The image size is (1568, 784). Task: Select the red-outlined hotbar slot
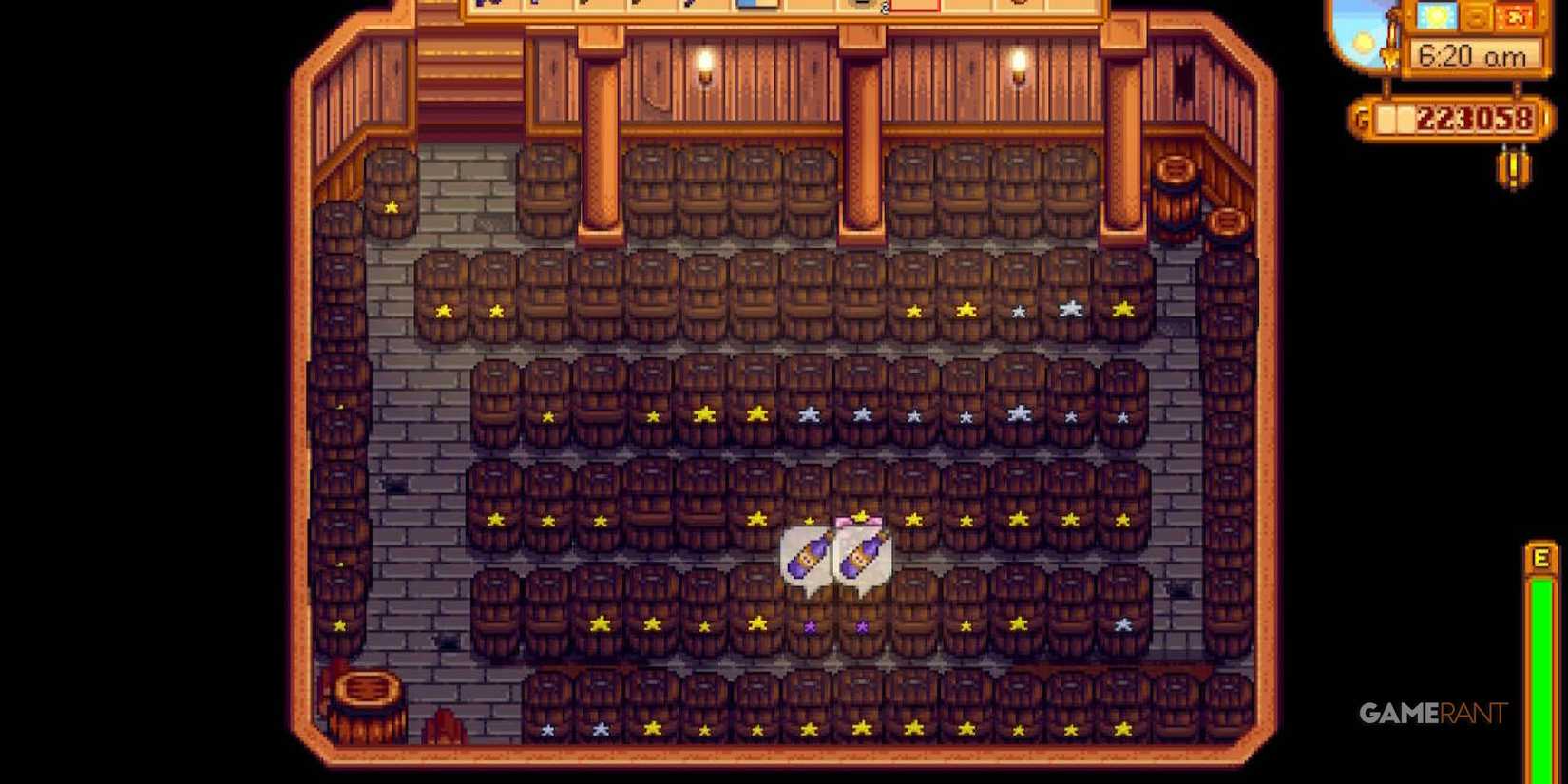coord(915,9)
